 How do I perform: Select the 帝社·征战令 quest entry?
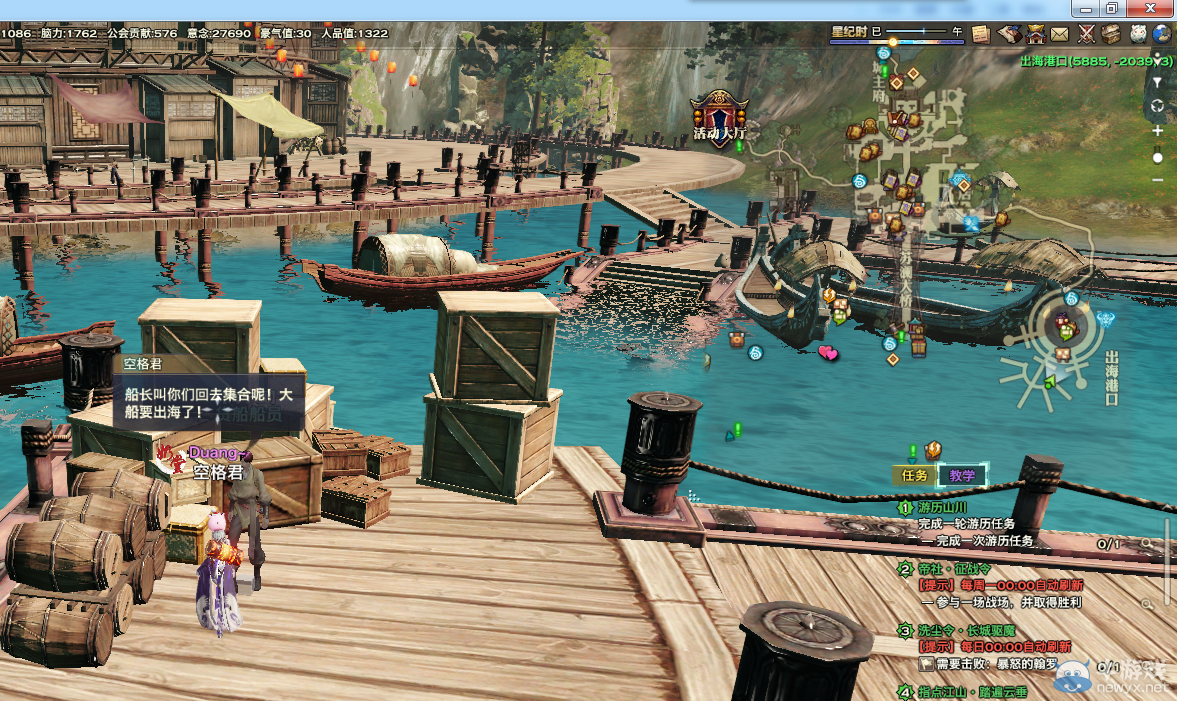[955, 569]
